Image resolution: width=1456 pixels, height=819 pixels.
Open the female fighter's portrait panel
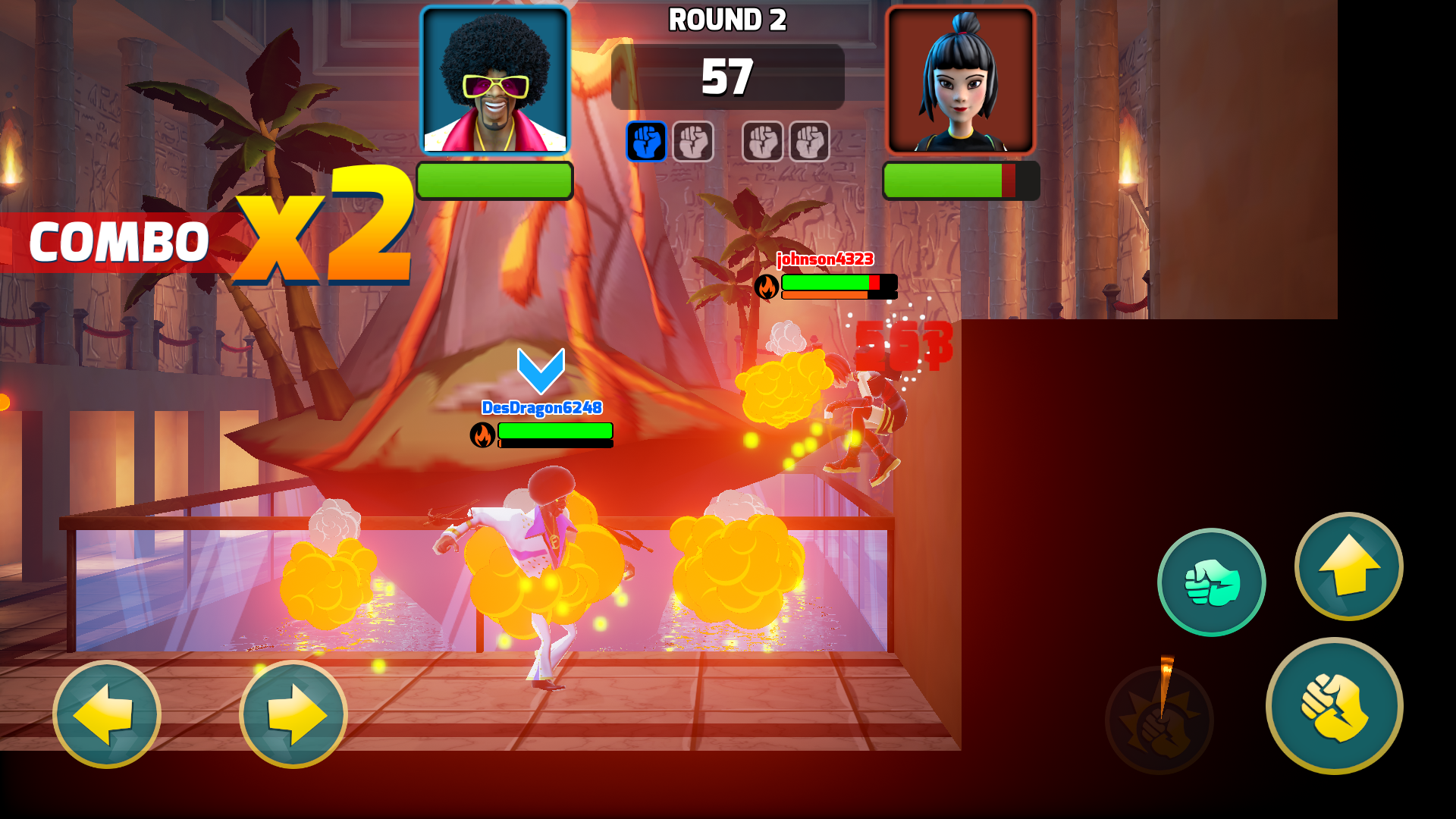(x=960, y=79)
